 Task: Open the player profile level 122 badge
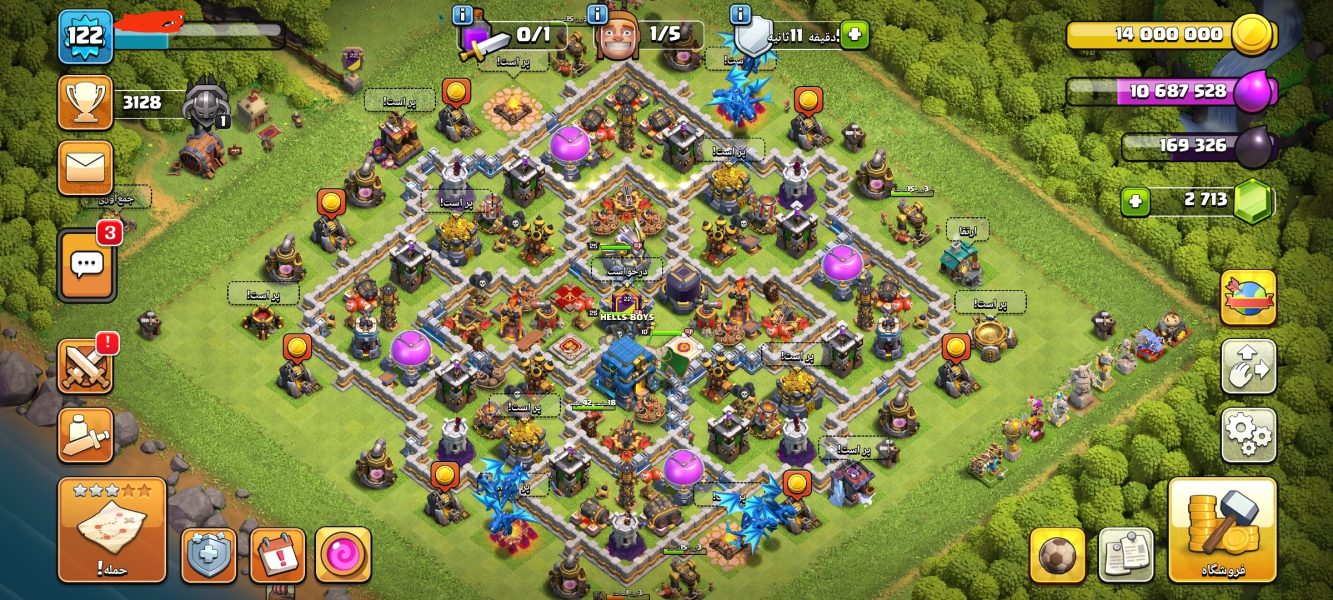(x=85, y=37)
